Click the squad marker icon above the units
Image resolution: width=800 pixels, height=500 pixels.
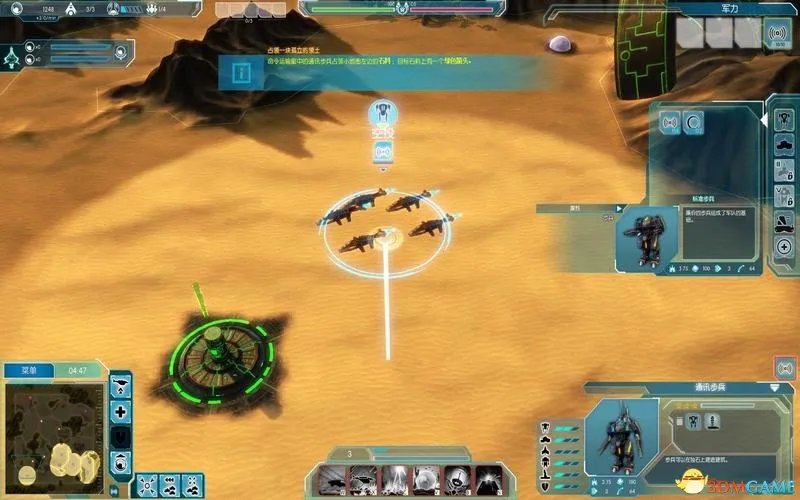(x=381, y=113)
